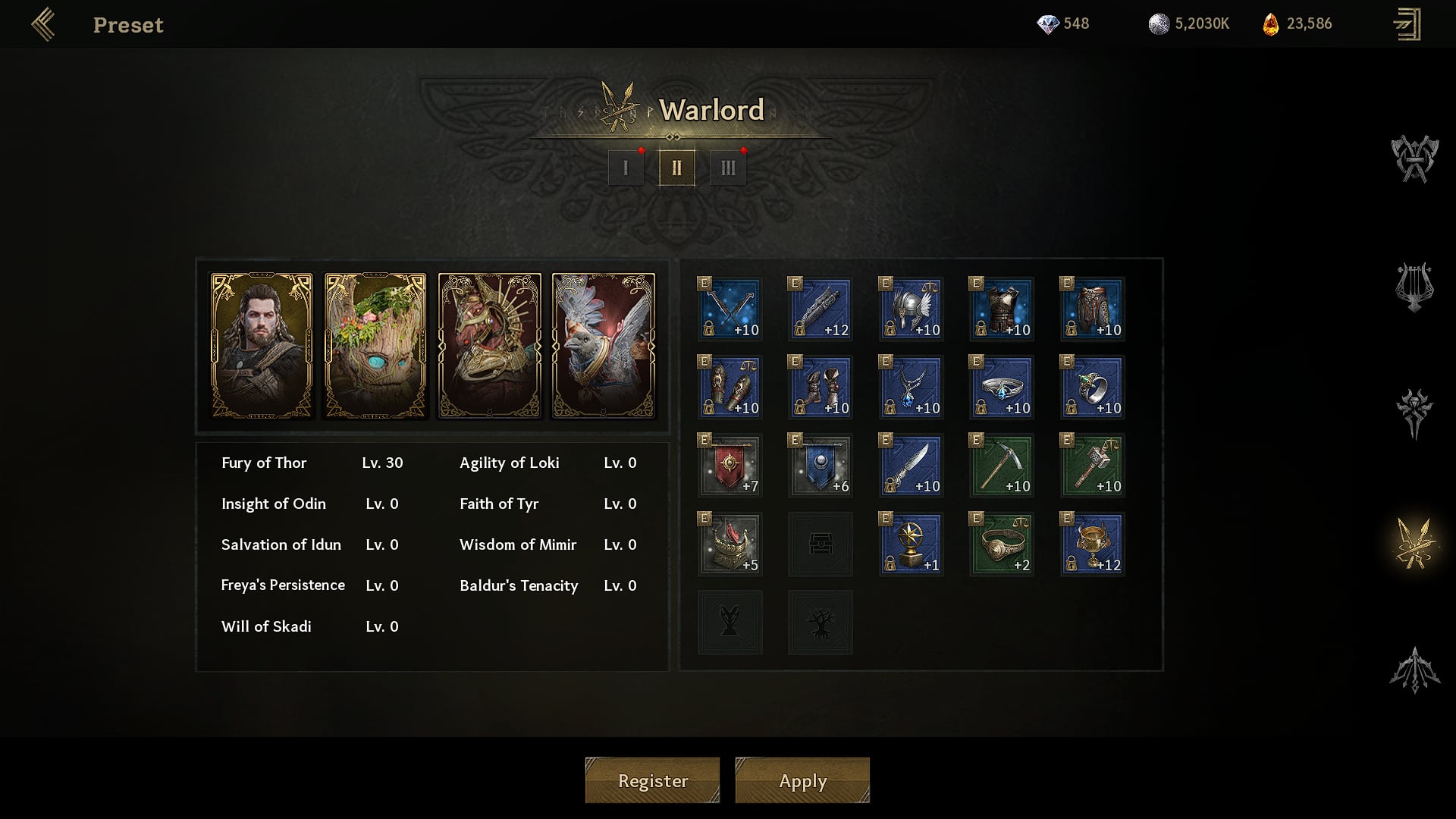Select the blue gem necklace slot
The height and width of the screenshot is (819, 1456).
(x=911, y=387)
